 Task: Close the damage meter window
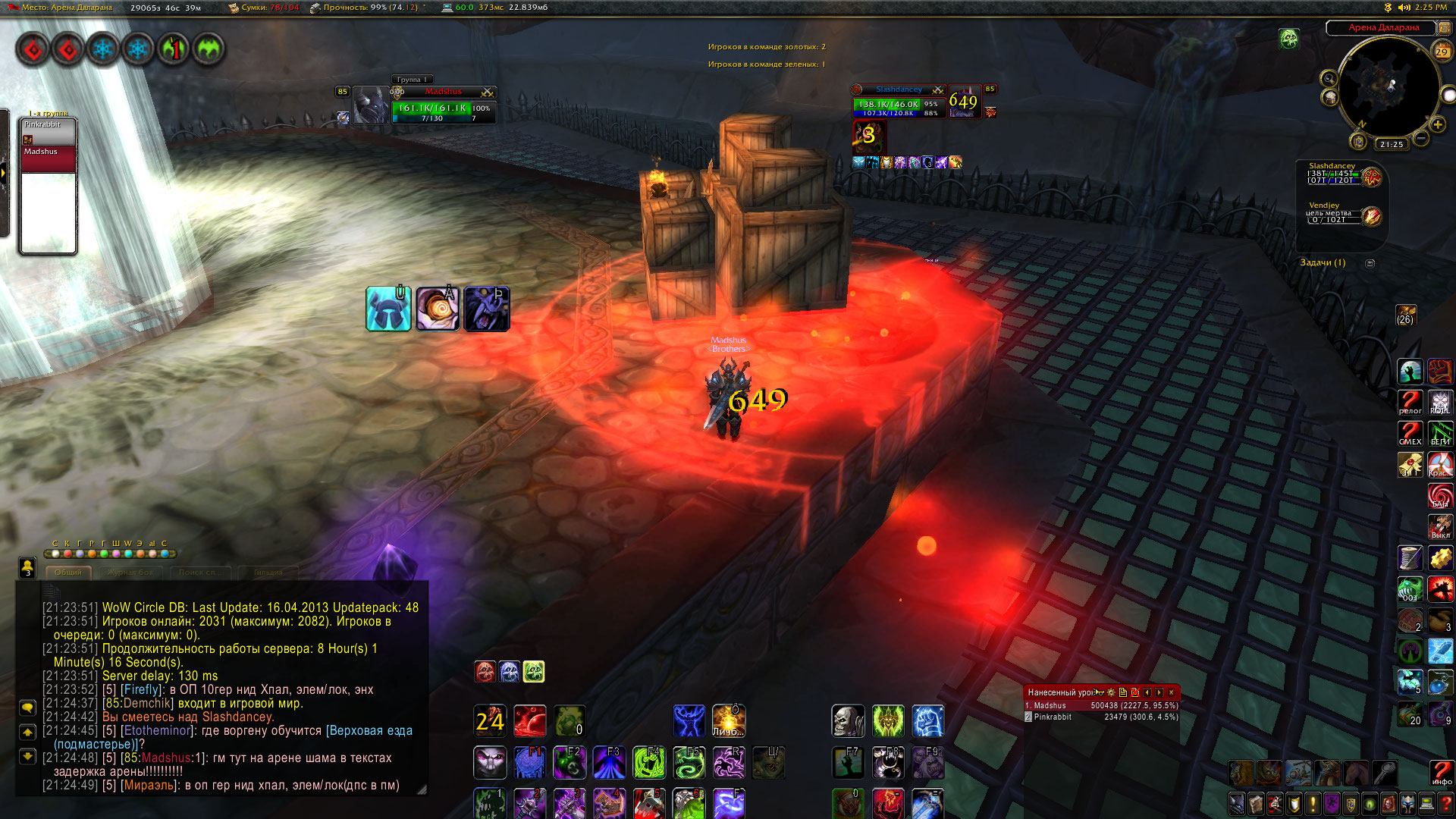click(x=1171, y=692)
